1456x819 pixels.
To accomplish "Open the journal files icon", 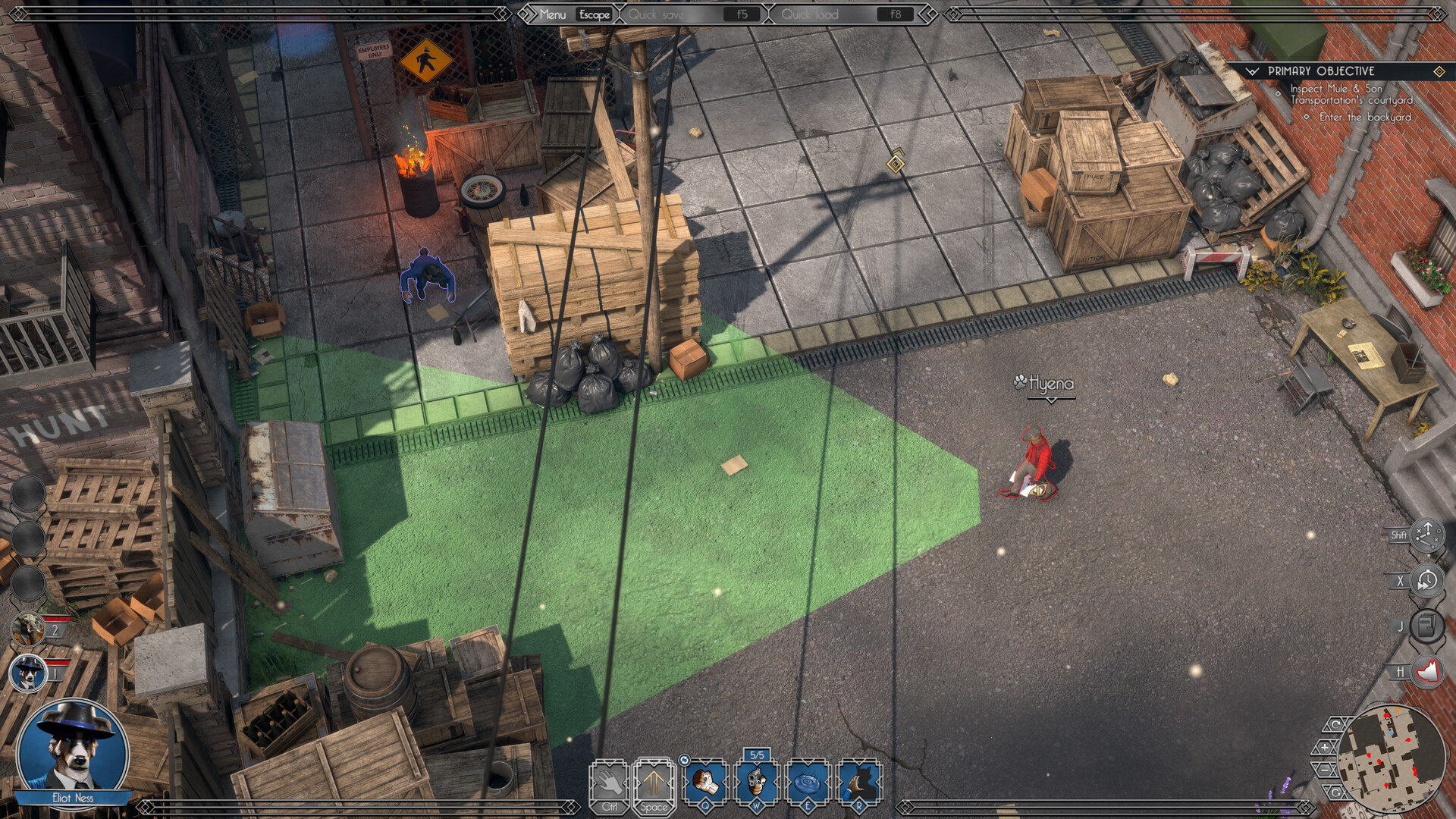I will 1427,626.
